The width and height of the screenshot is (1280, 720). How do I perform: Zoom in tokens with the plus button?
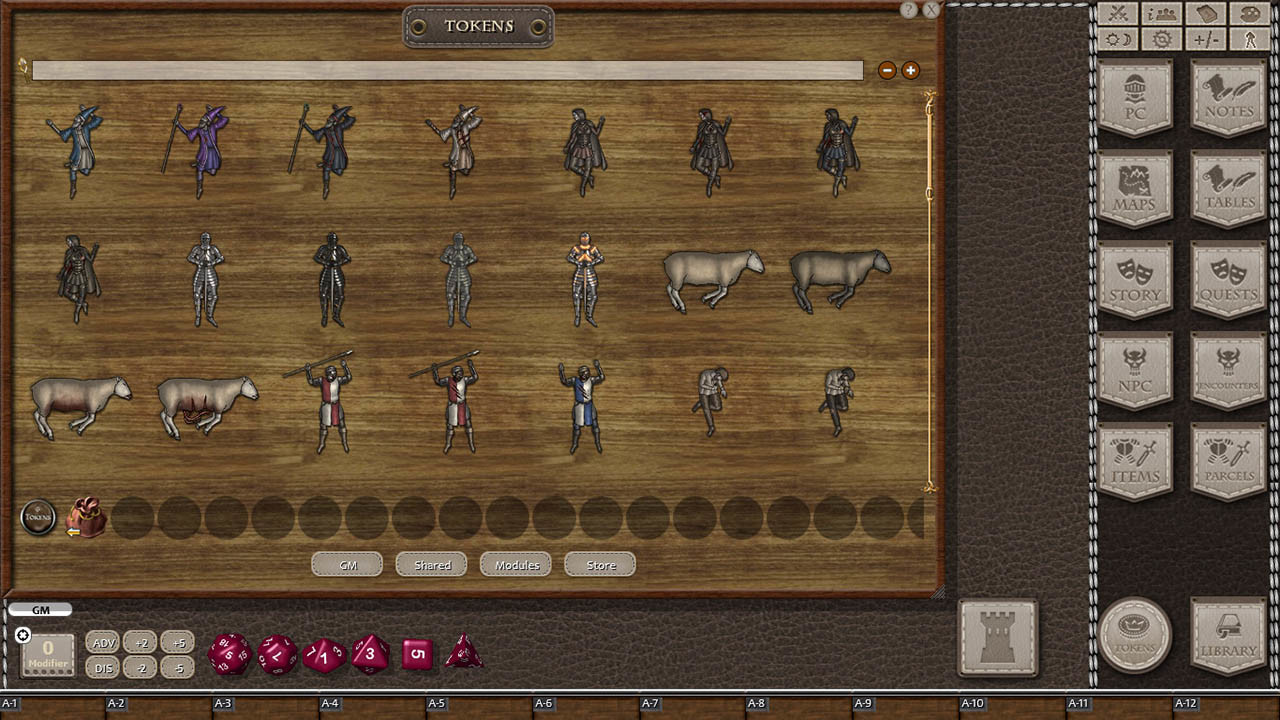[x=911, y=71]
